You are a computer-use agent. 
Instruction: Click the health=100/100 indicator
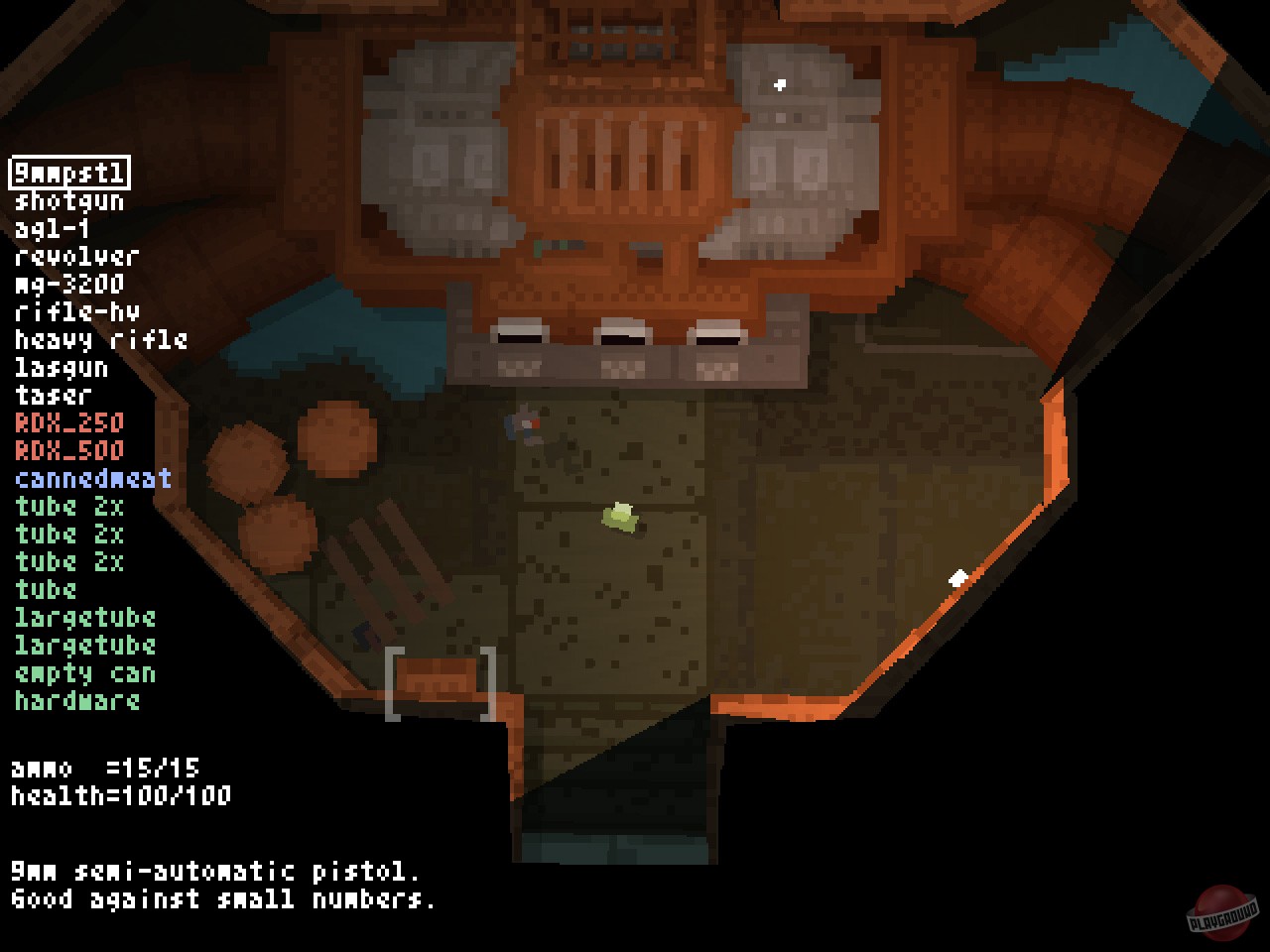tap(119, 796)
